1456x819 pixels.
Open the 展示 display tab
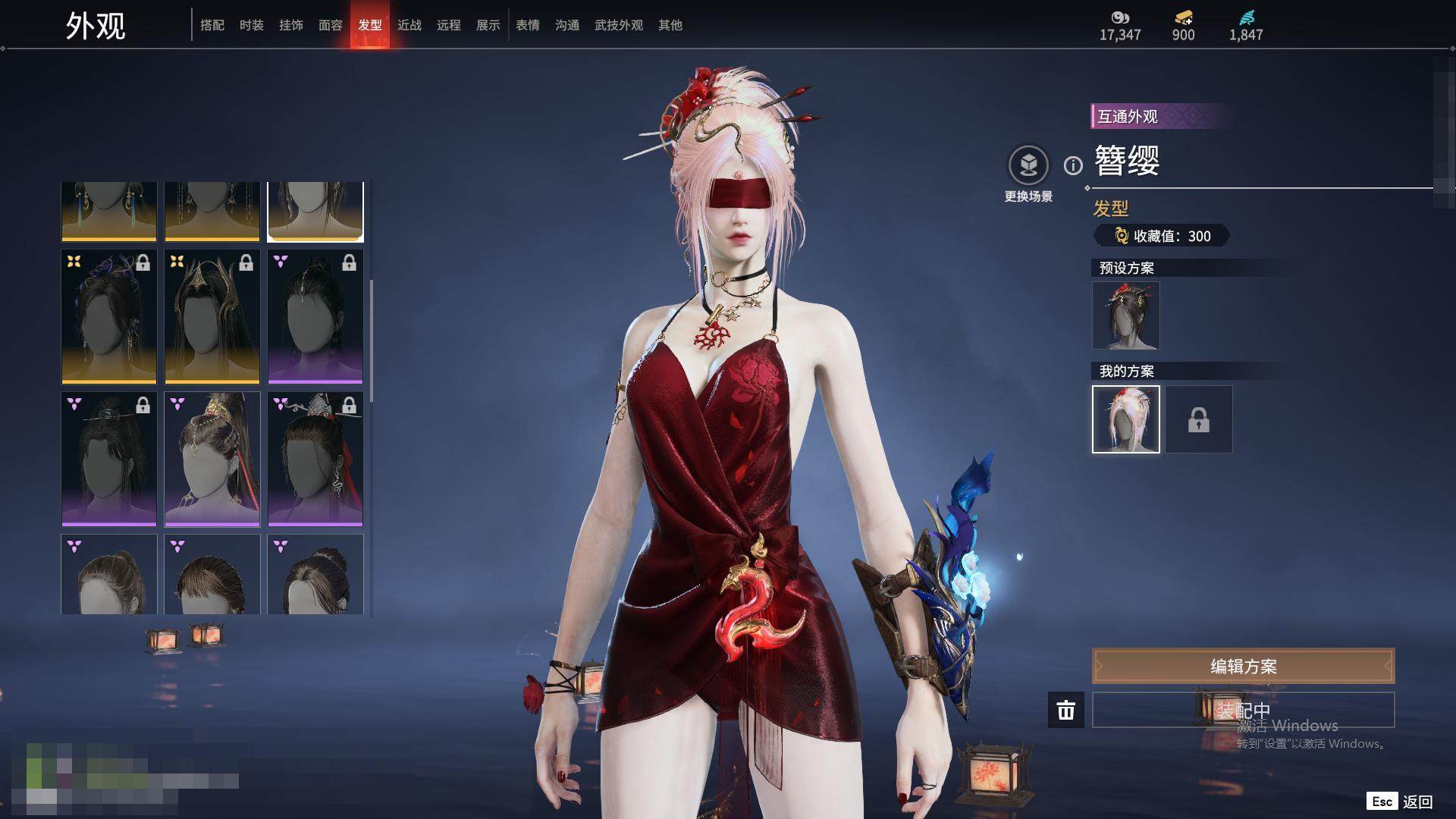pos(488,25)
